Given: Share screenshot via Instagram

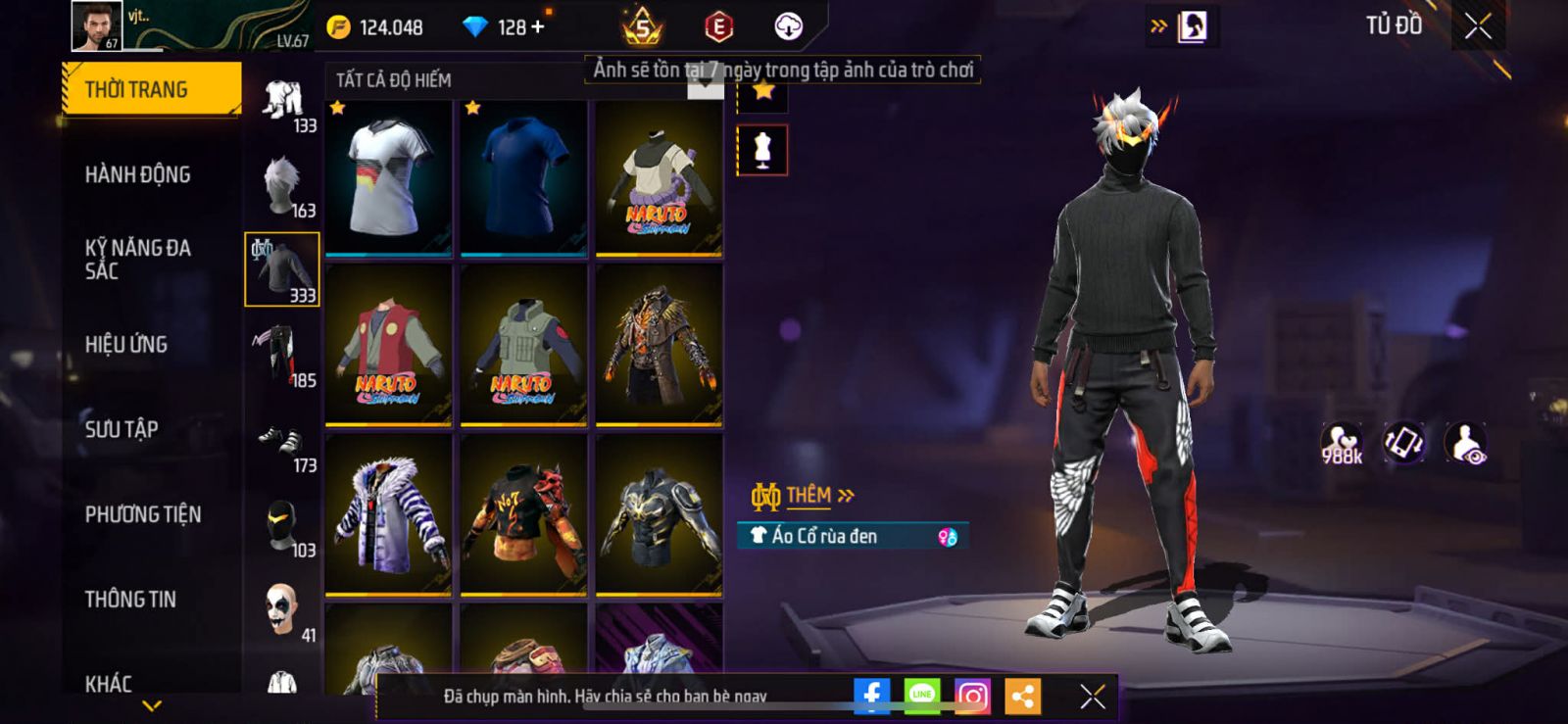Looking at the screenshot, I should [x=972, y=697].
